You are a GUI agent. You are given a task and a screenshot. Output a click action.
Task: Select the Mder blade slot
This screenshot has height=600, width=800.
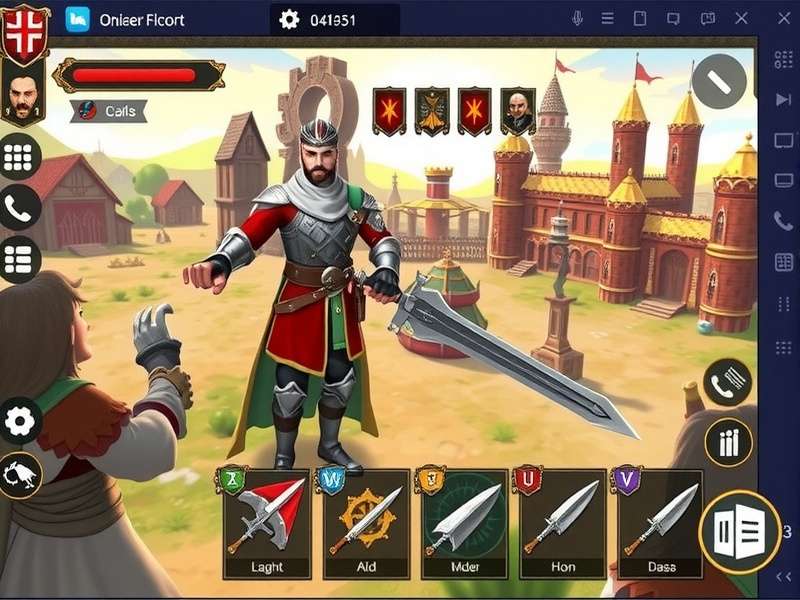465,522
